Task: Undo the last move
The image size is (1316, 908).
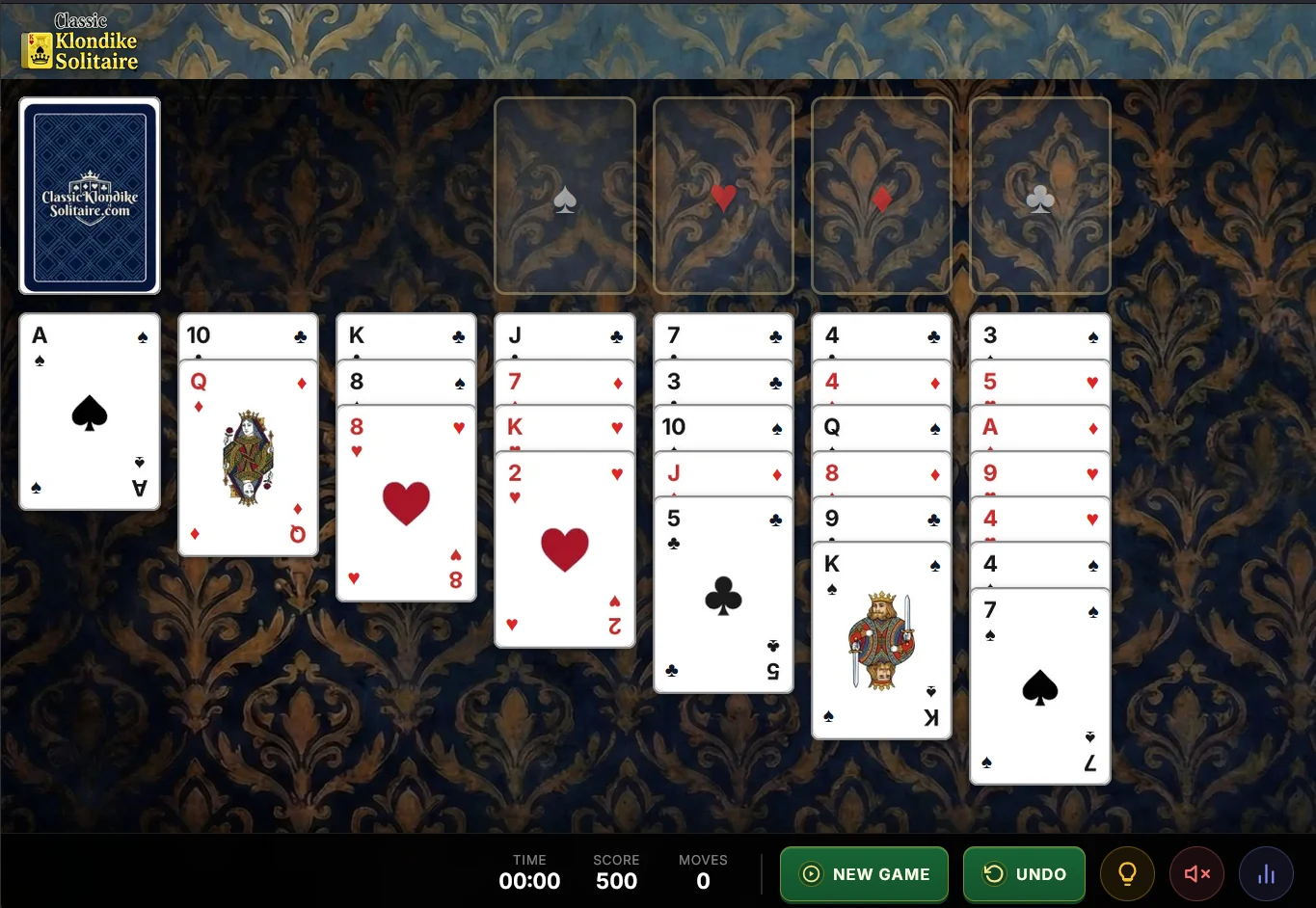Action: point(1024,873)
